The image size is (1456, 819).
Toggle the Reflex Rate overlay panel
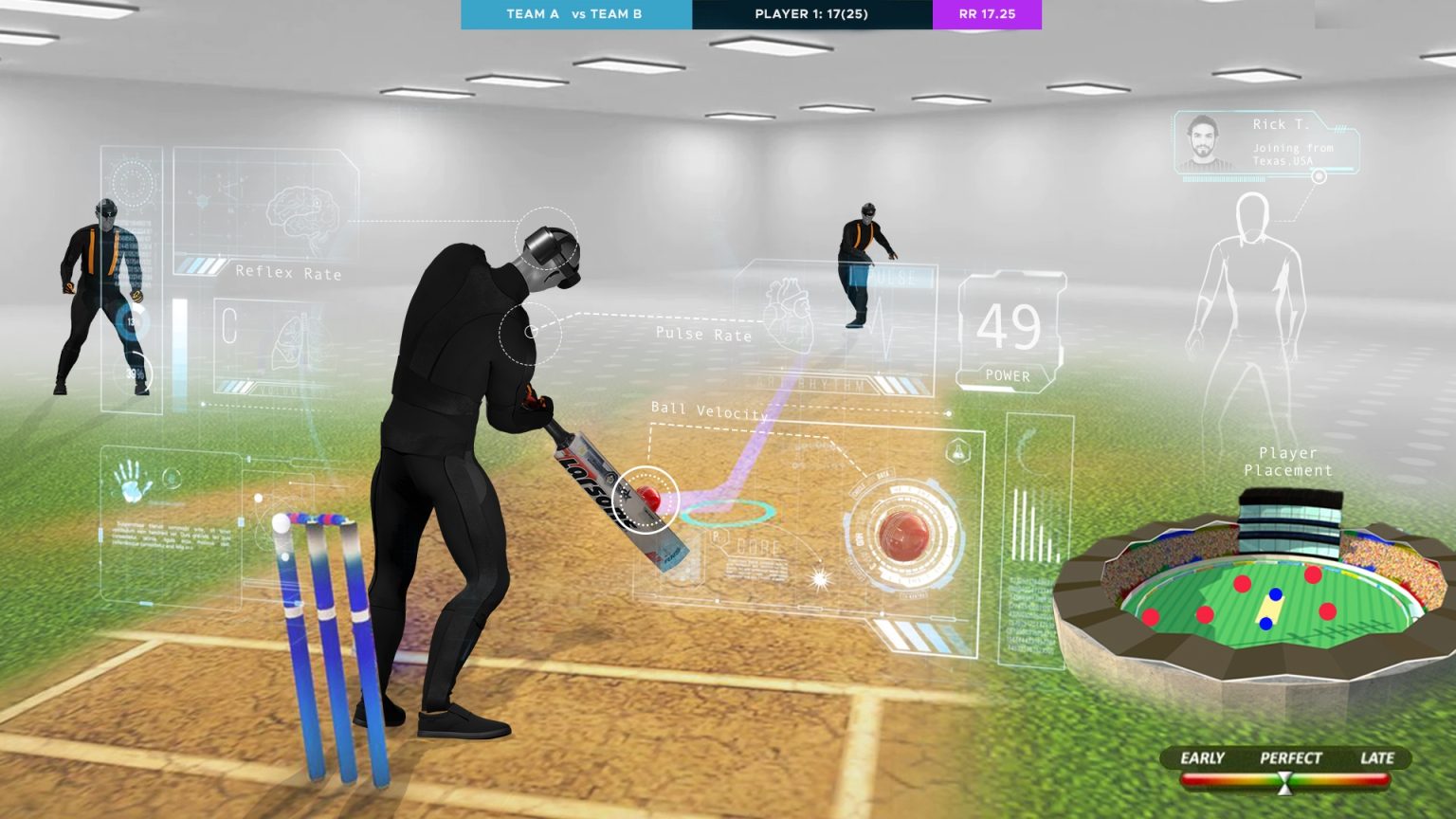click(x=289, y=272)
